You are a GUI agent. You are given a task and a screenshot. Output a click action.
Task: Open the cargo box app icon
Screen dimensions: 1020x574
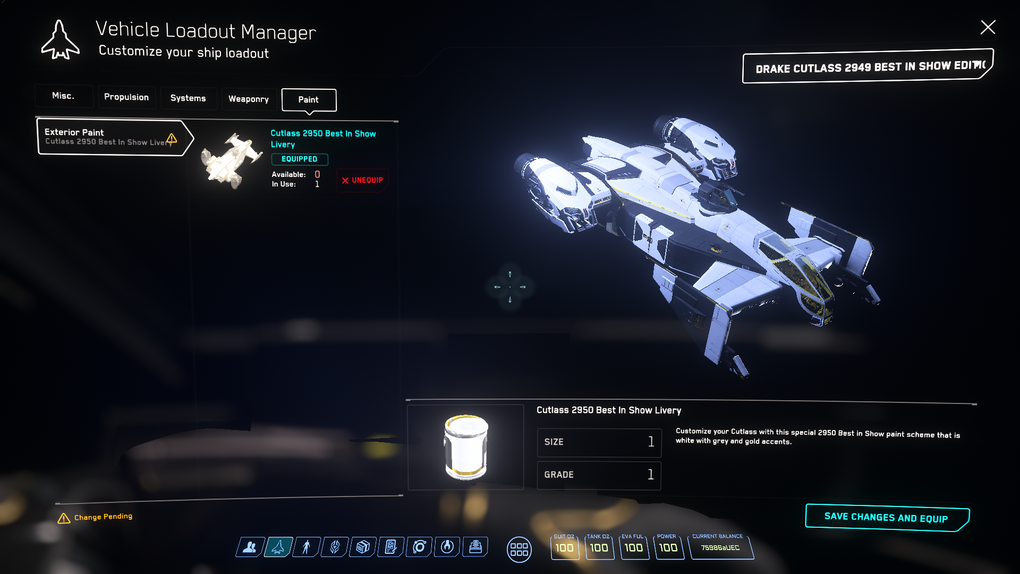coord(363,547)
